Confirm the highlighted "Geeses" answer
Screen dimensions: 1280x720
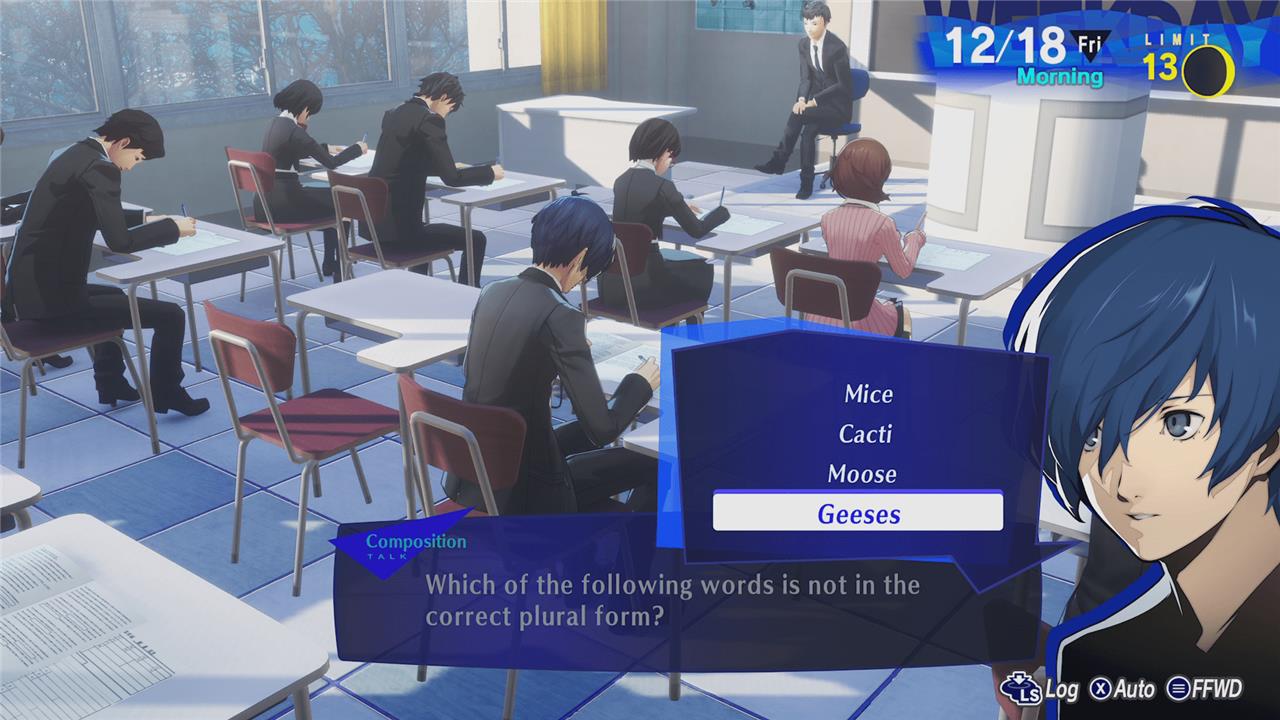[858, 514]
